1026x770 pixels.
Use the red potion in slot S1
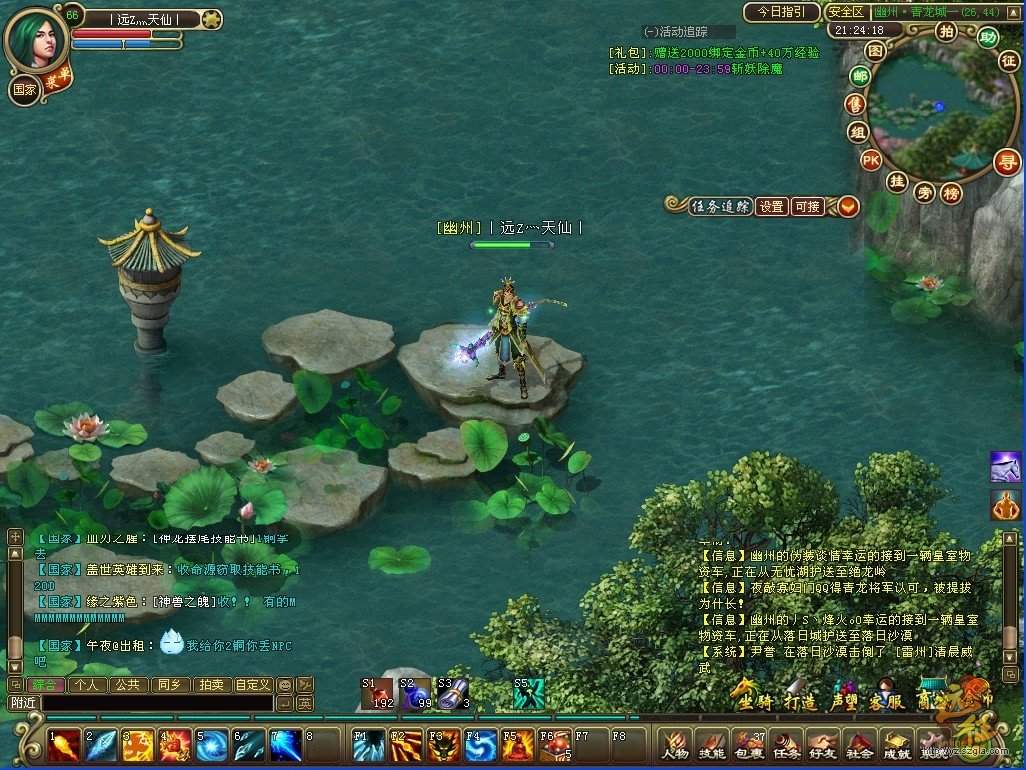point(378,693)
